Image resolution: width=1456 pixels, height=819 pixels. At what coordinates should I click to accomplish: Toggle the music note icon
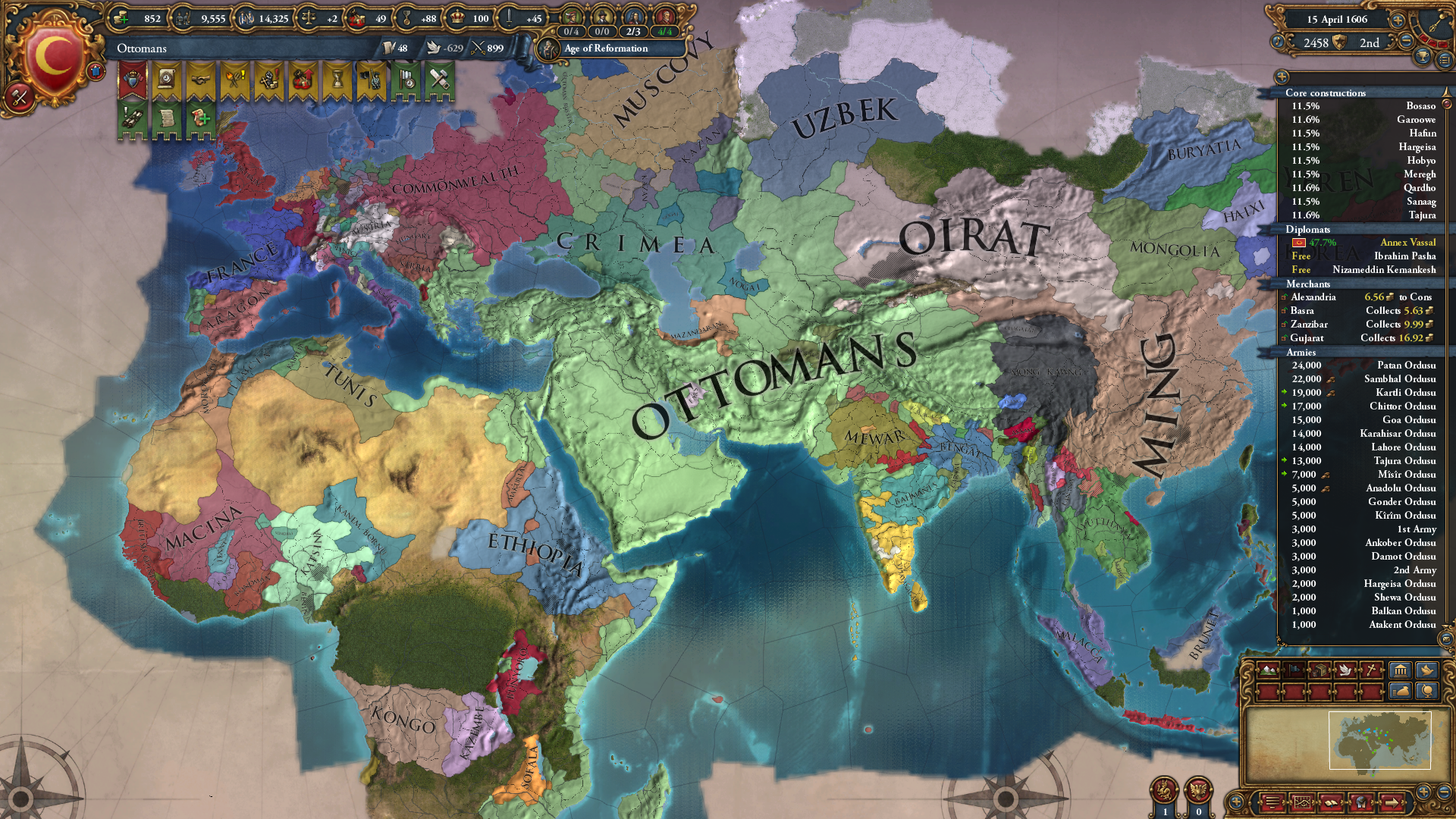pyautogui.click(x=1277, y=42)
